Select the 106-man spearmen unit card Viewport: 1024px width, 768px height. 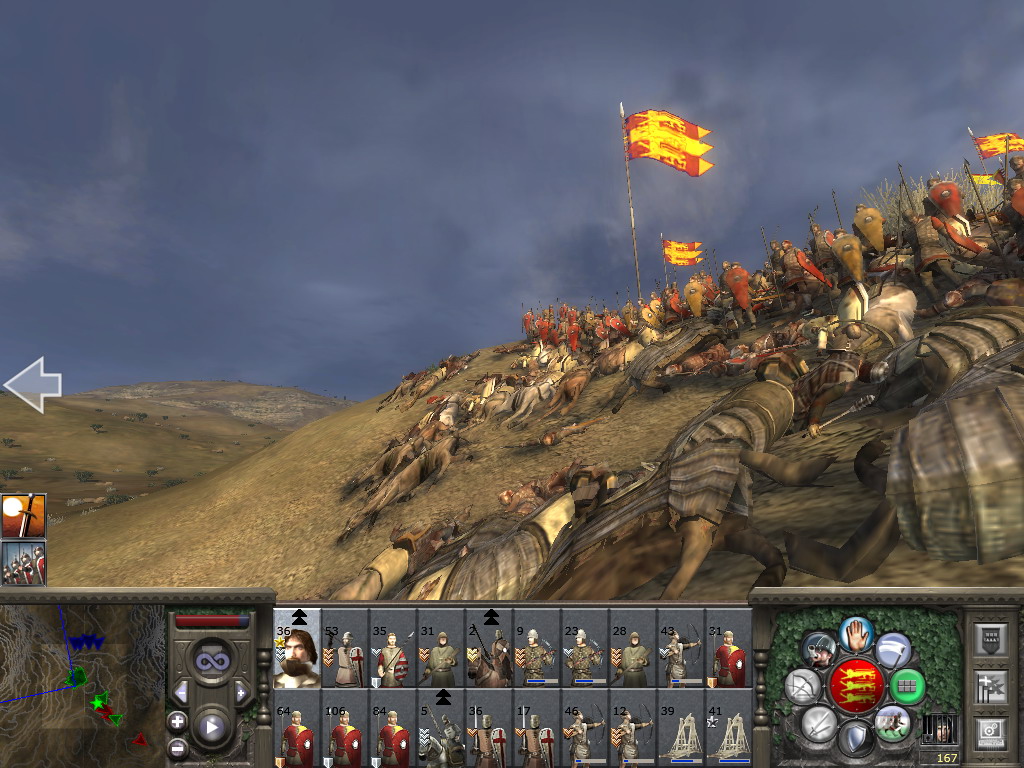(x=345, y=735)
